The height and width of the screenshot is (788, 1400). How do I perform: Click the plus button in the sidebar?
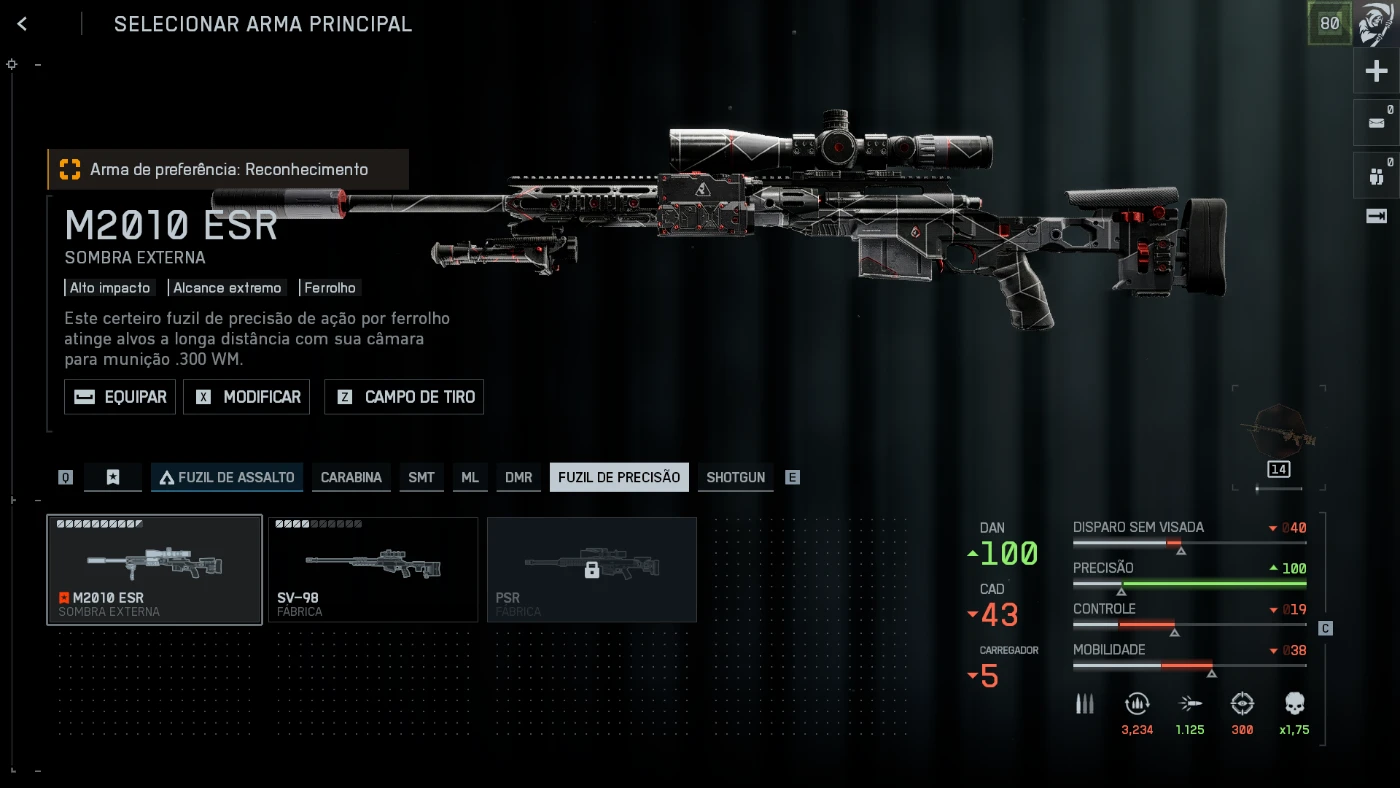(1377, 72)
